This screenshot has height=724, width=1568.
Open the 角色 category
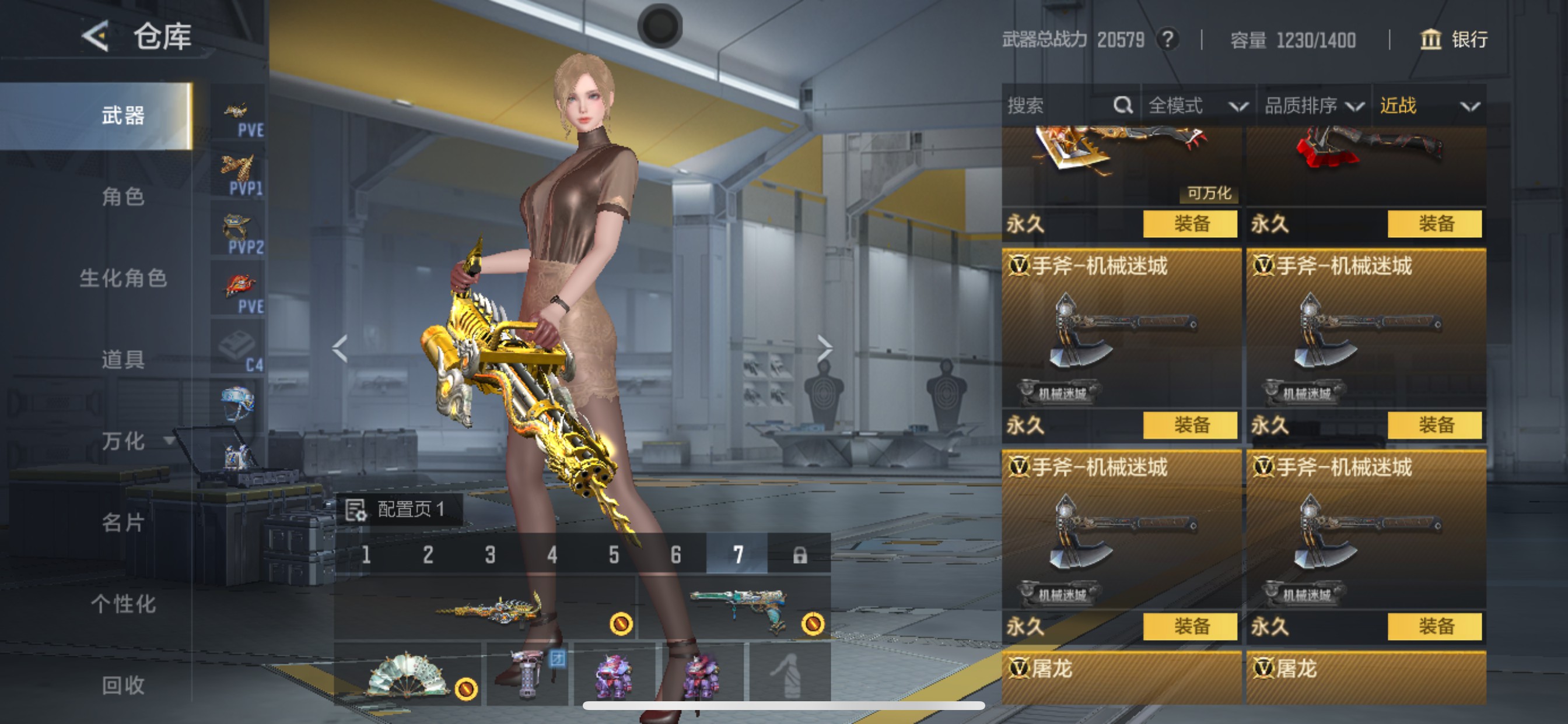[123, 196]
